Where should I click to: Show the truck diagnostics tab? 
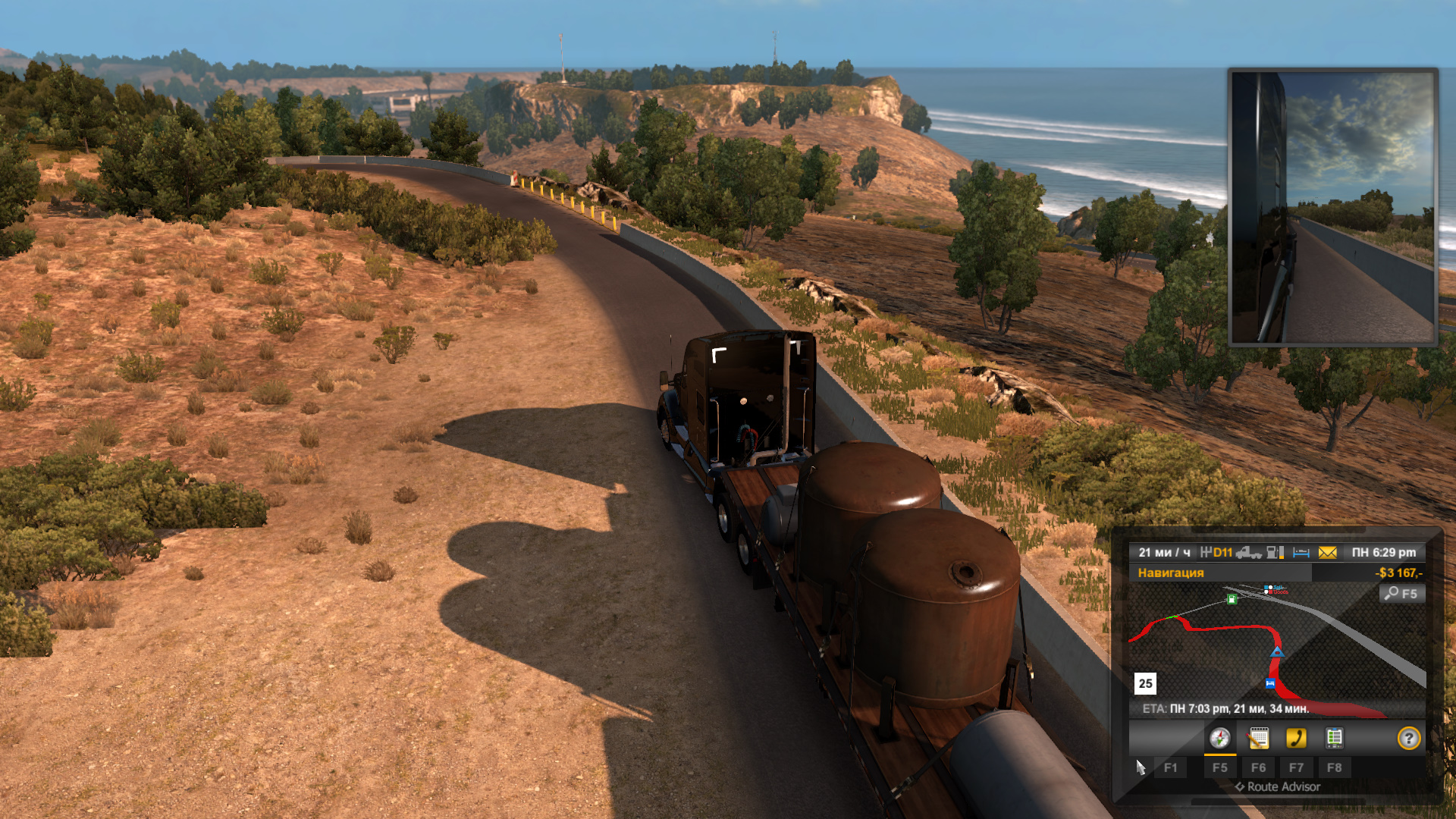(1334, 738)
